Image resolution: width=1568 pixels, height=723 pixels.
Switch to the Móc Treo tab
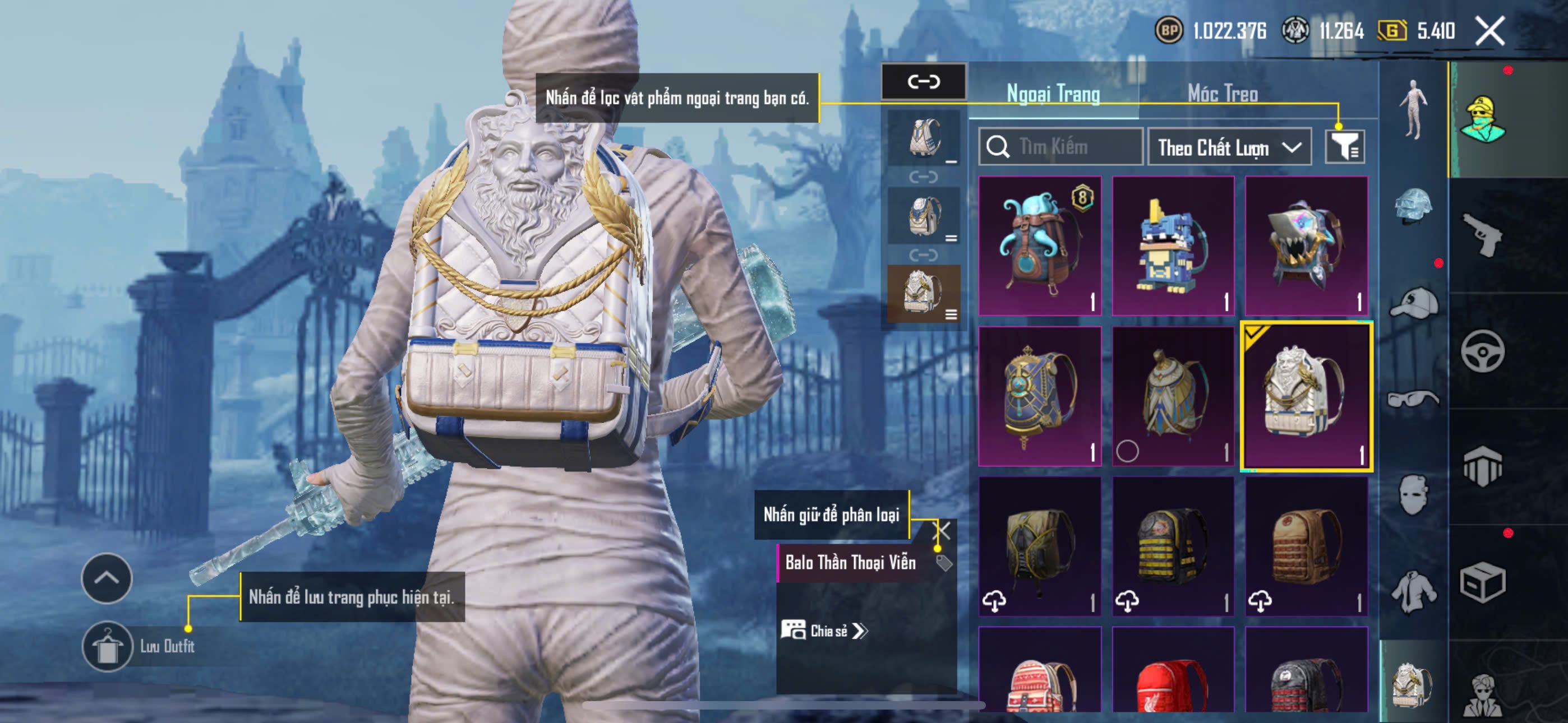pos(1222,94)
